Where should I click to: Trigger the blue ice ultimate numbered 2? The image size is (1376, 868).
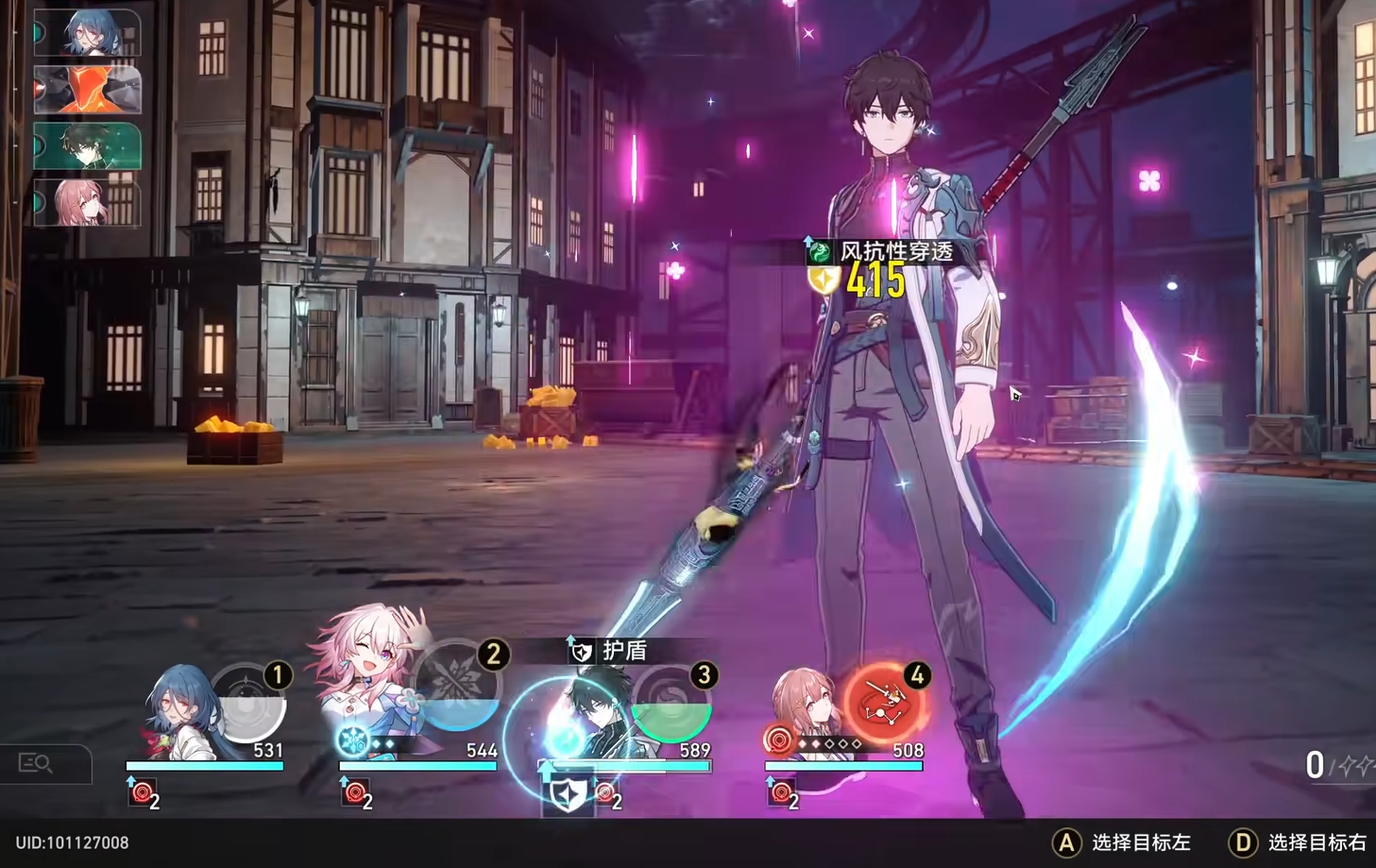click(x=459, y=687)
